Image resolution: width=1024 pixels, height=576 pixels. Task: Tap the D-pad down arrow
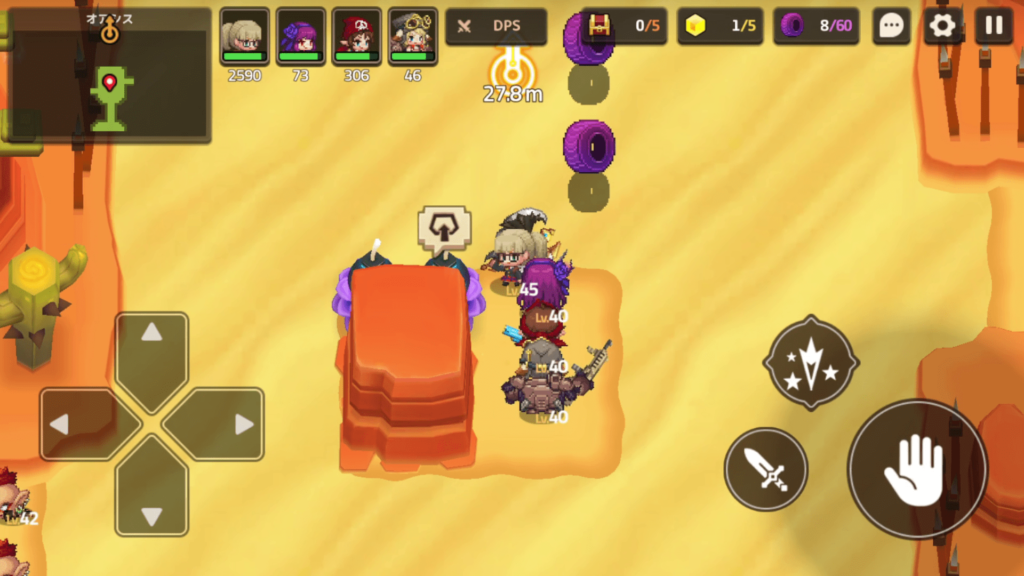152,500
